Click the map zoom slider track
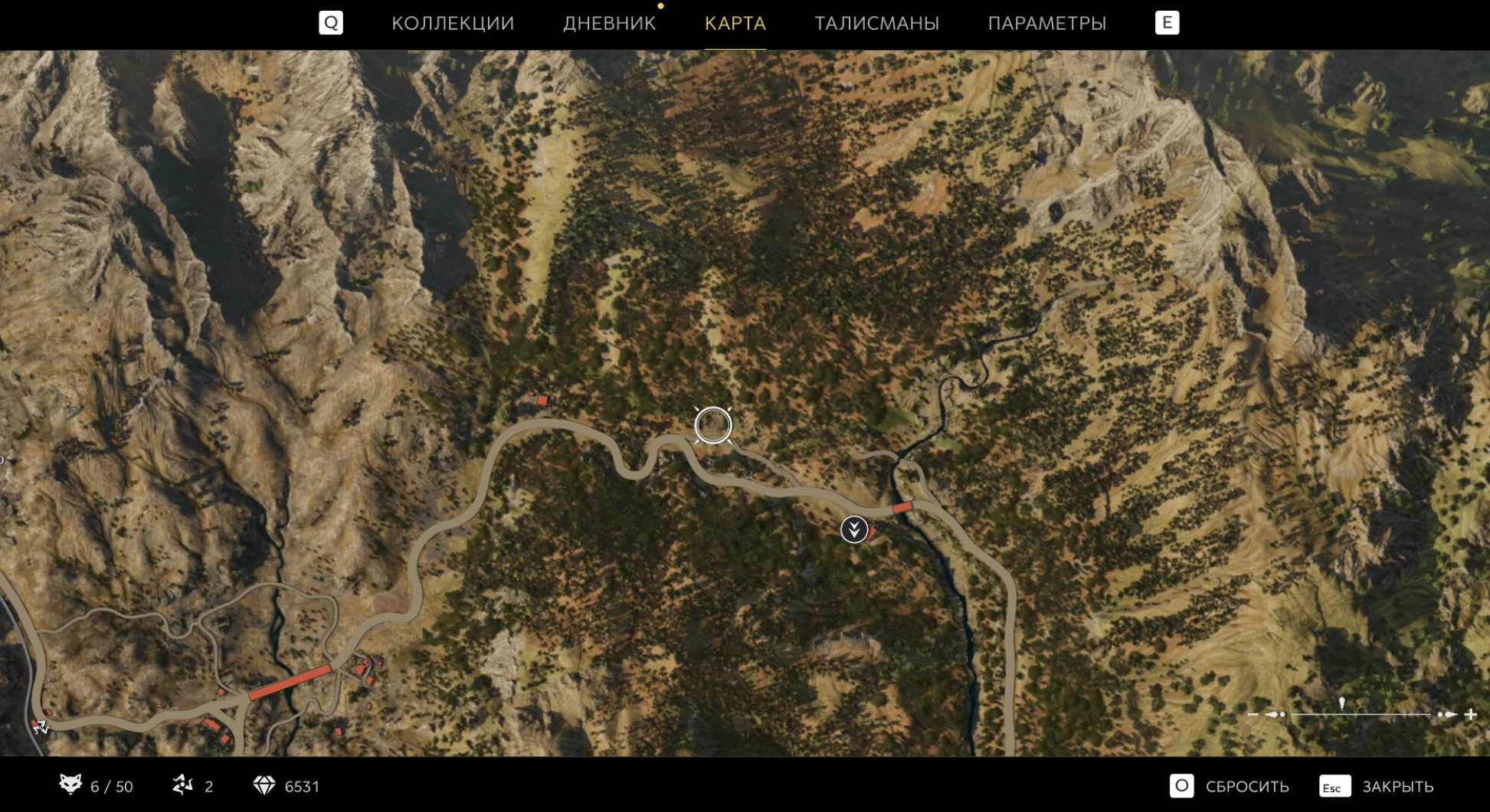The height and width of the screenshot is (812, 1490). pyautogui.click(x=1361, y=714)
